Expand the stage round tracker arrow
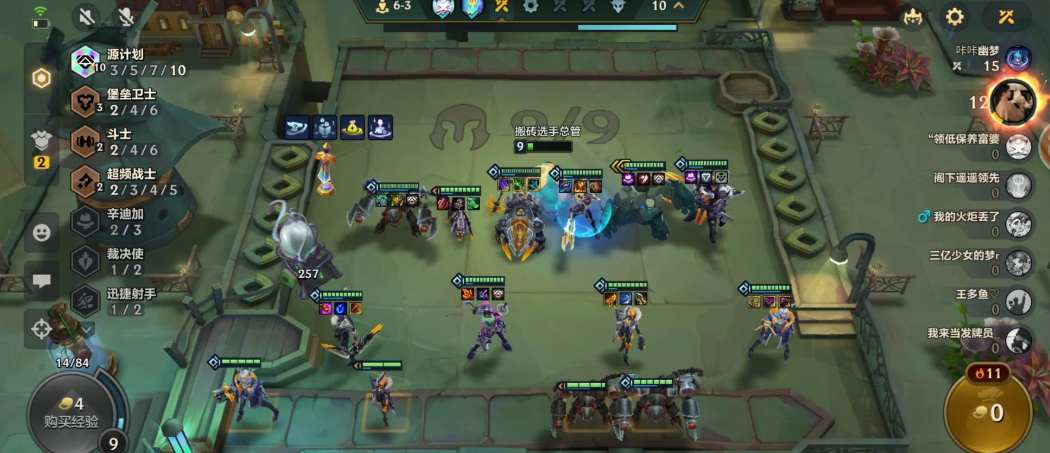This screenshot has width=1050, height=453. [x=678, y=6]
